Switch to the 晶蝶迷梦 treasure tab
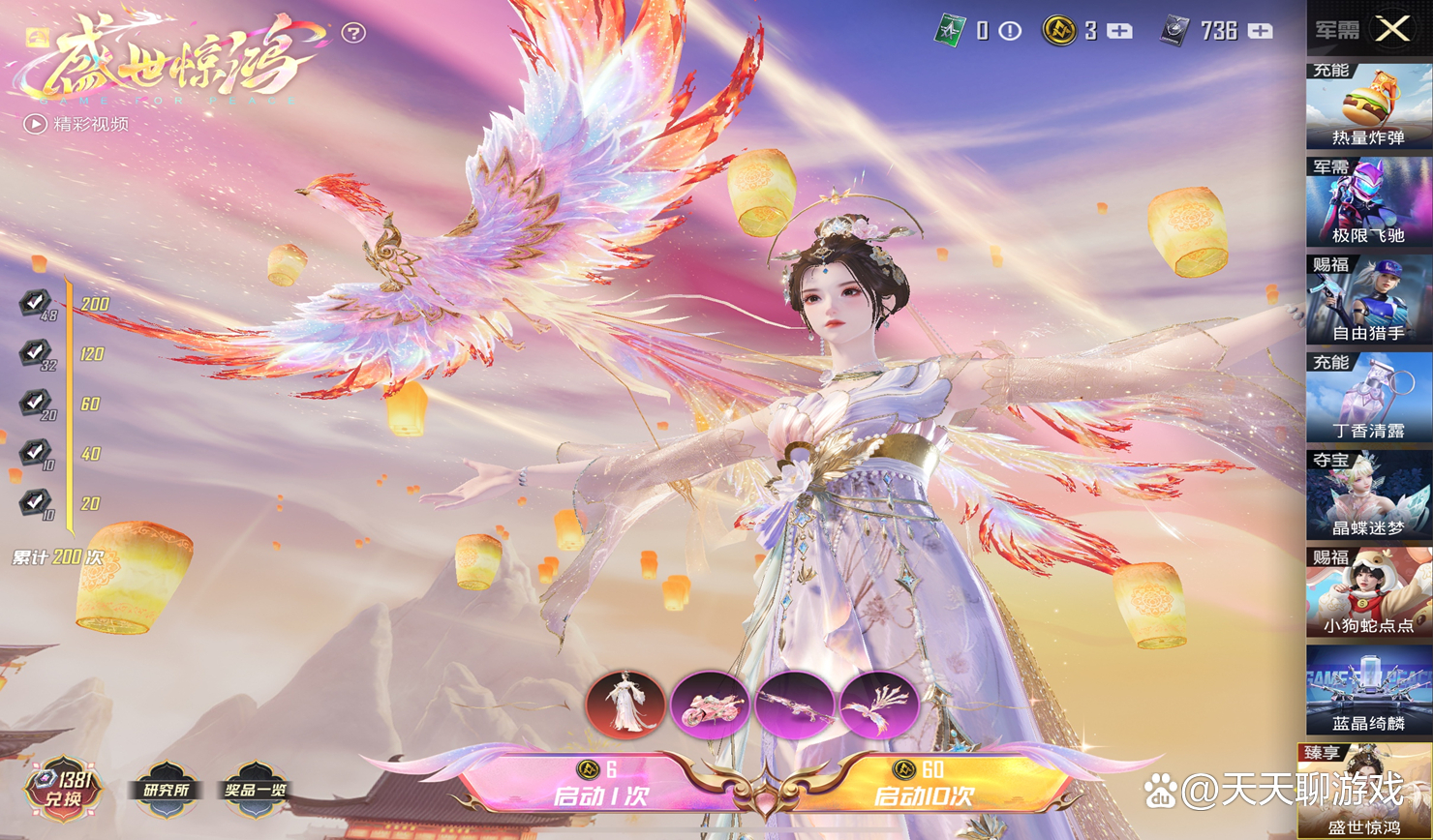The width and height of the screenshot is (1433, 840). point(1368,495)
